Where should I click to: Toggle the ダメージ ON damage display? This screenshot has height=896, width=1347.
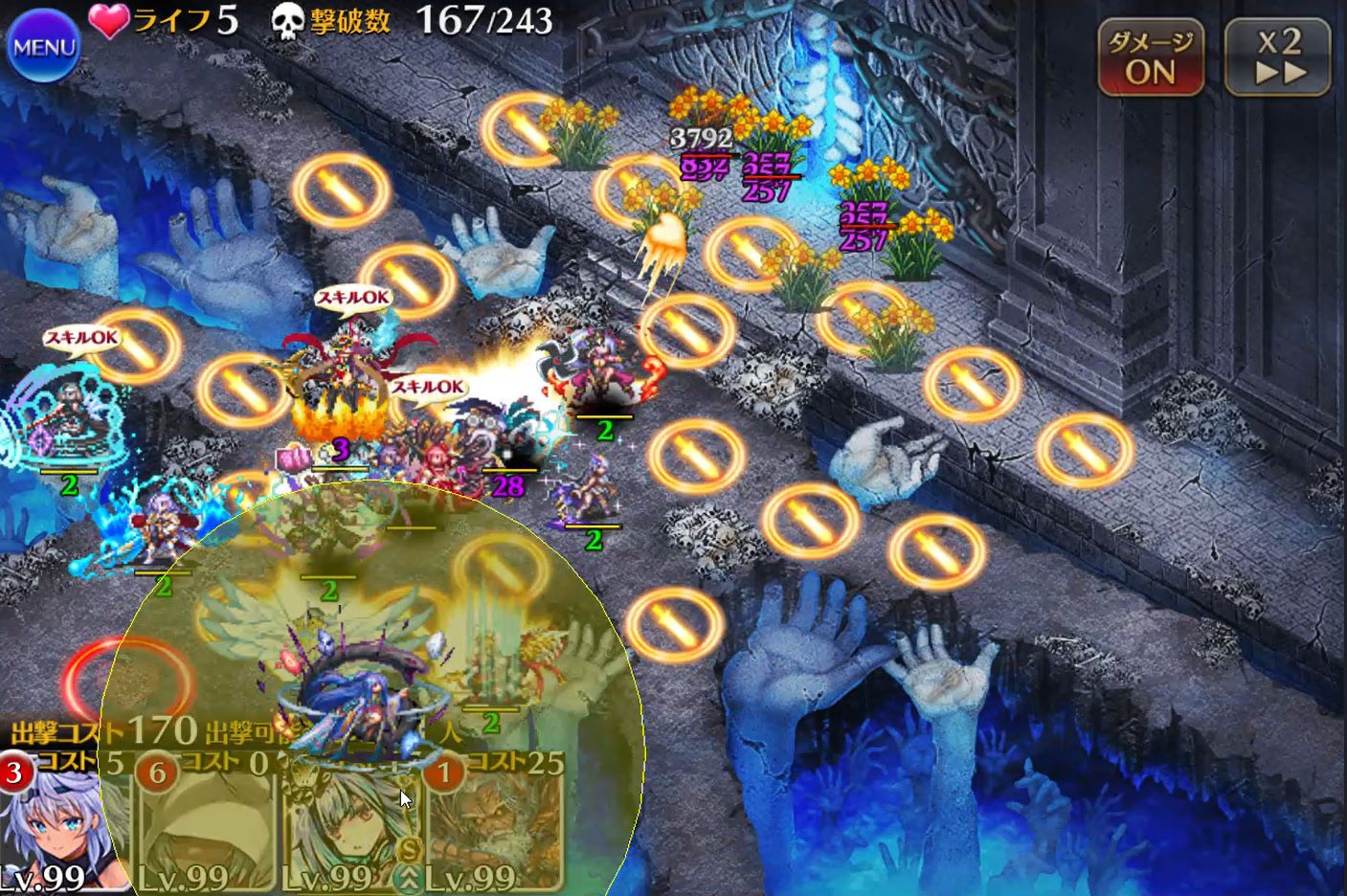(x=1150, y=58)
